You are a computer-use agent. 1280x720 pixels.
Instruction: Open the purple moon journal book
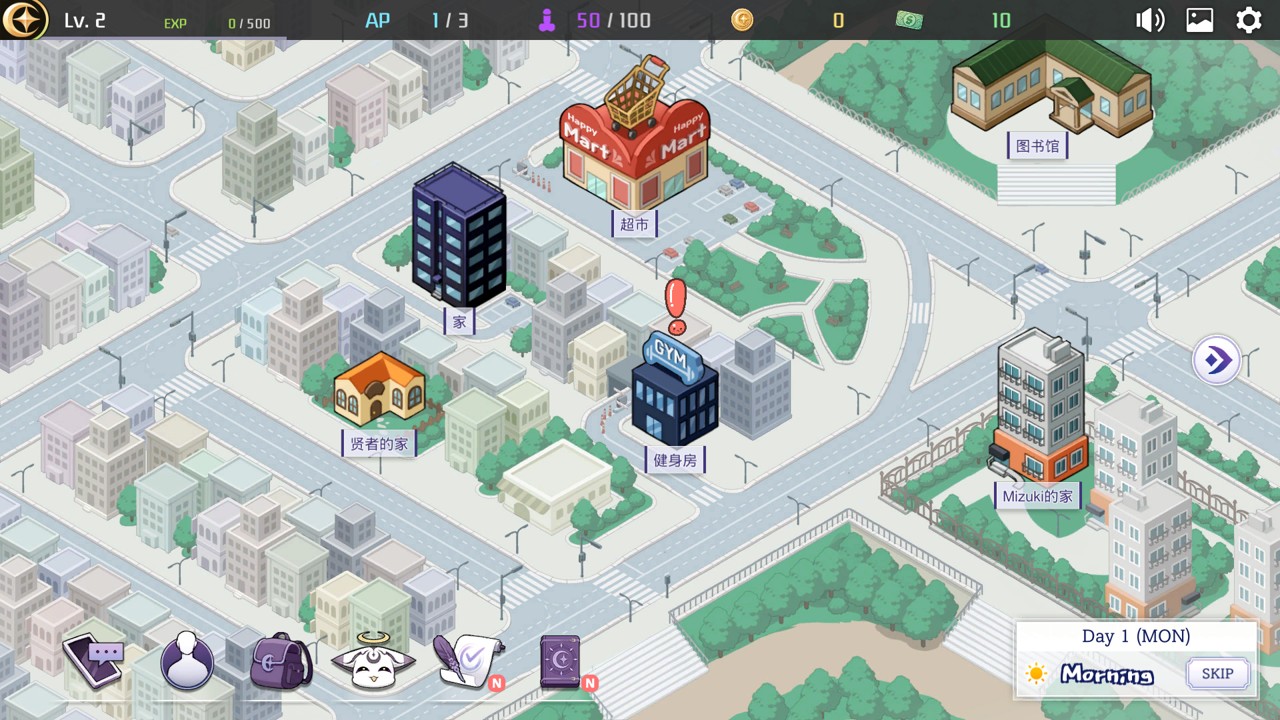point(562,660)
